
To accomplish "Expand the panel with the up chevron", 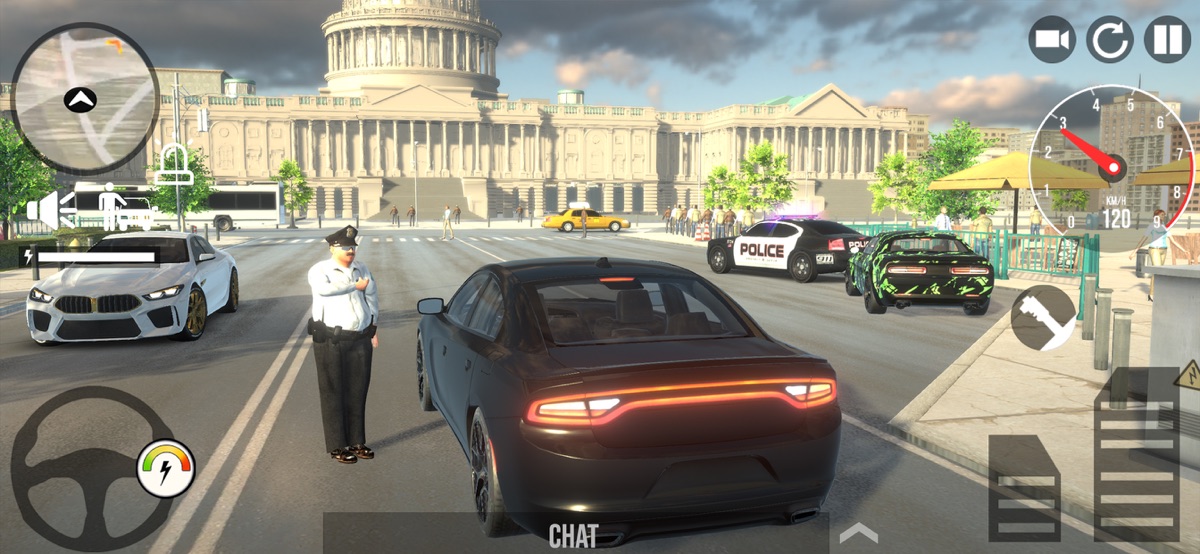I will [x=858, y=533].
